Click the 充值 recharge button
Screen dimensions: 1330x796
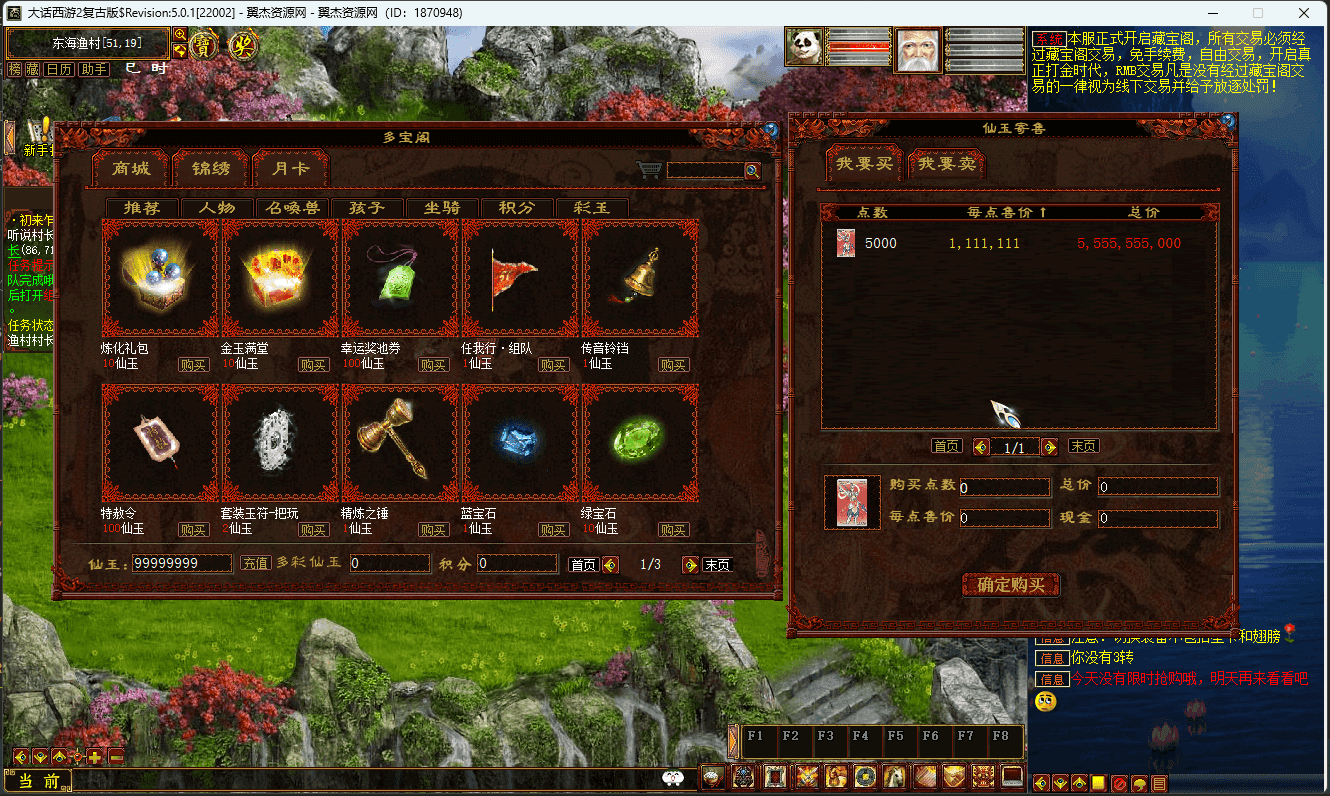[255, 564]
